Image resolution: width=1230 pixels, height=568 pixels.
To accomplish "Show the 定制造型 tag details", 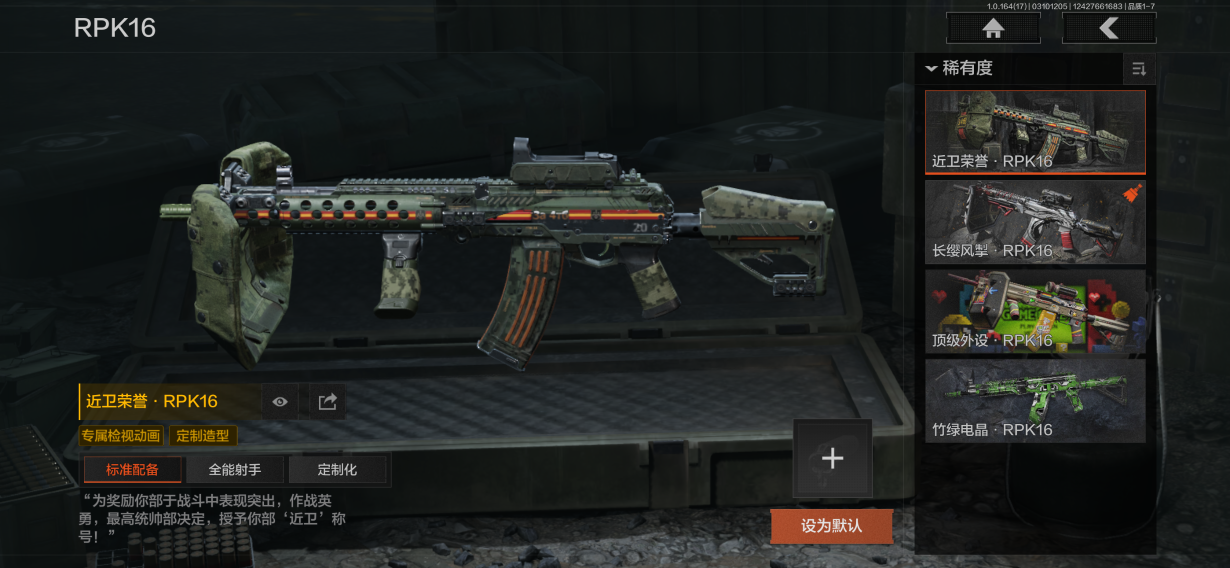I will pyautogui.click(x=203, y=436).
